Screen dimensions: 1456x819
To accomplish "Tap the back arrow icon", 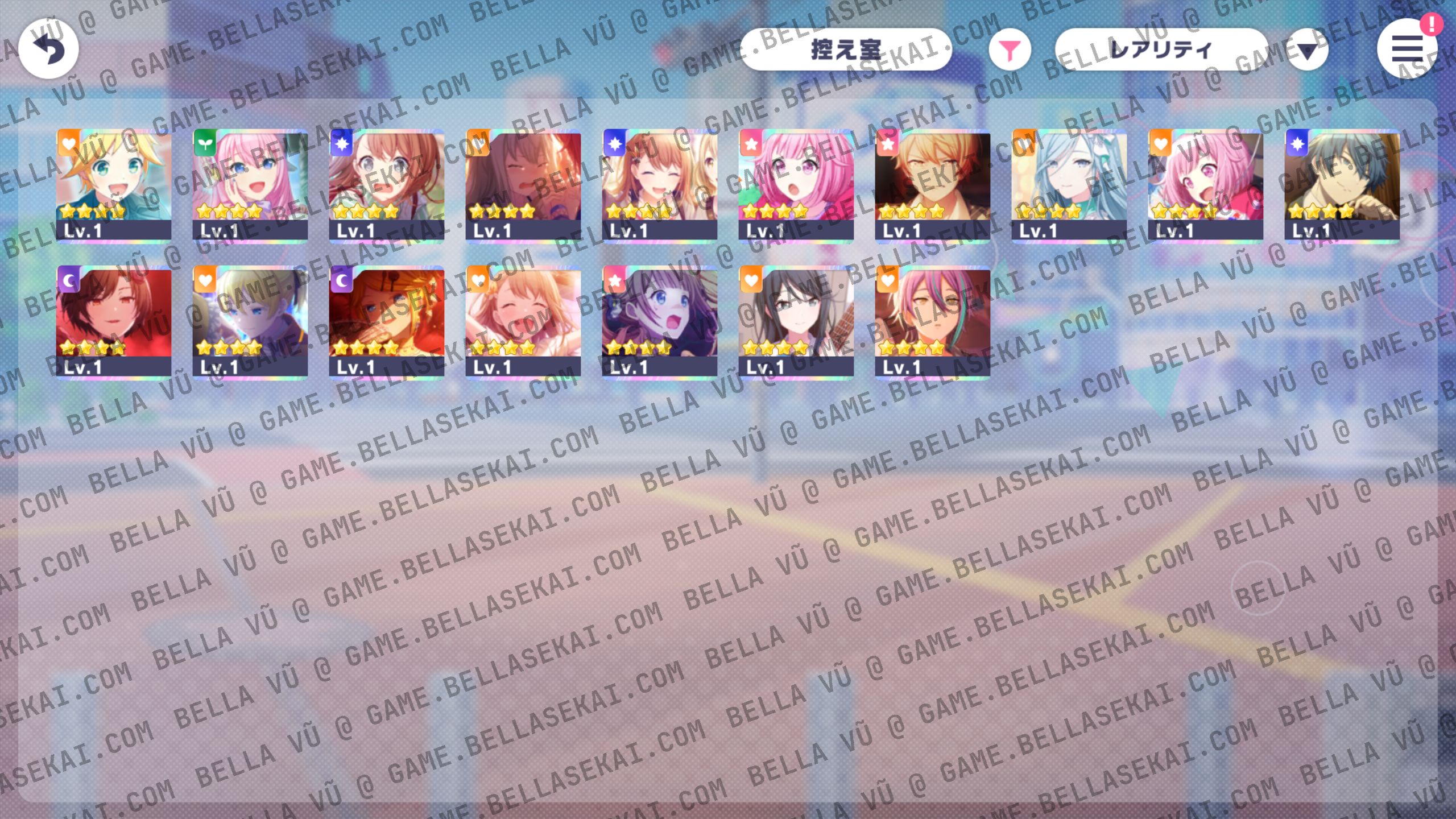I will (x=48, y=49).
